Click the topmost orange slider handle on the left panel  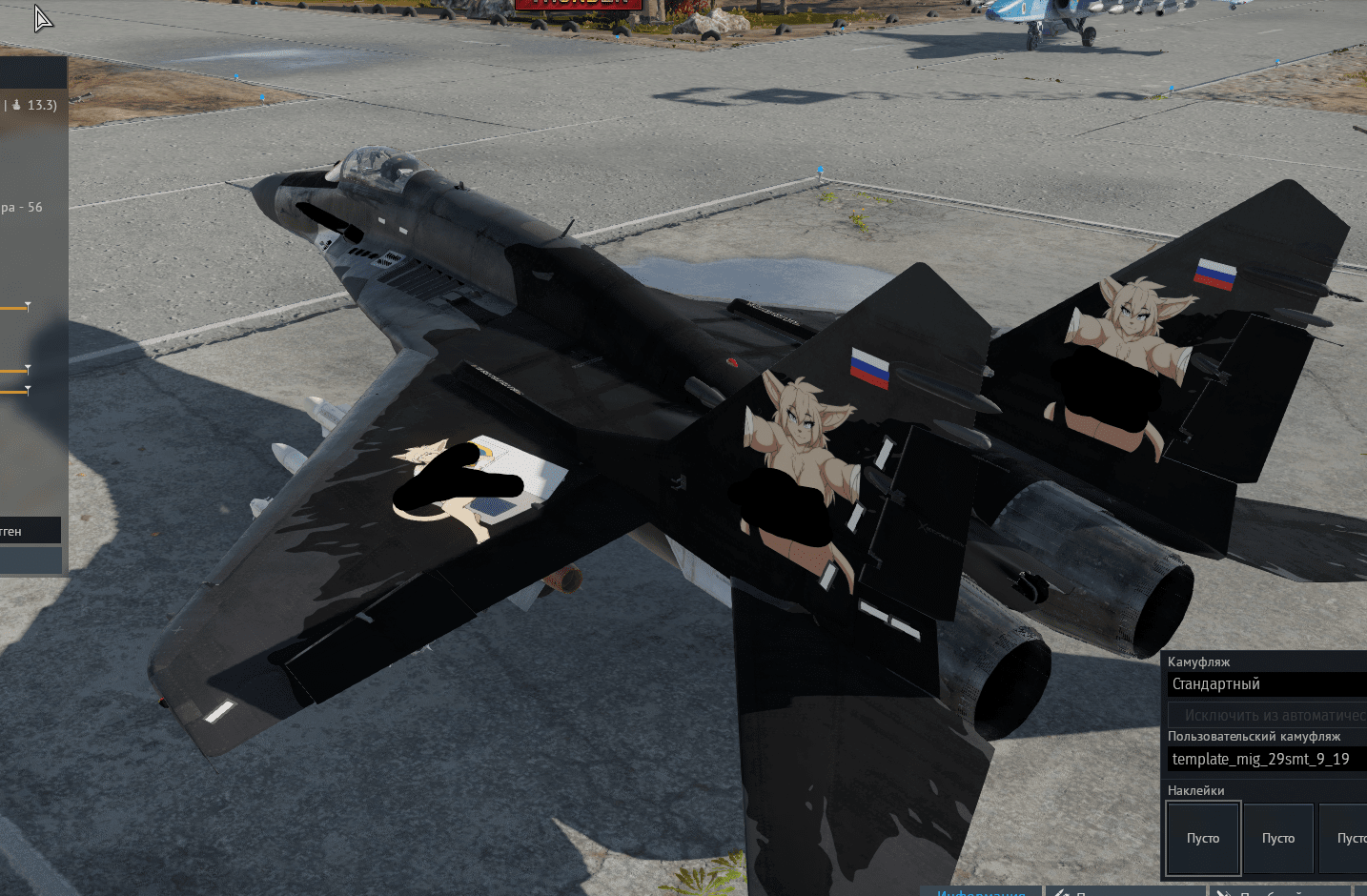(27, 306)
